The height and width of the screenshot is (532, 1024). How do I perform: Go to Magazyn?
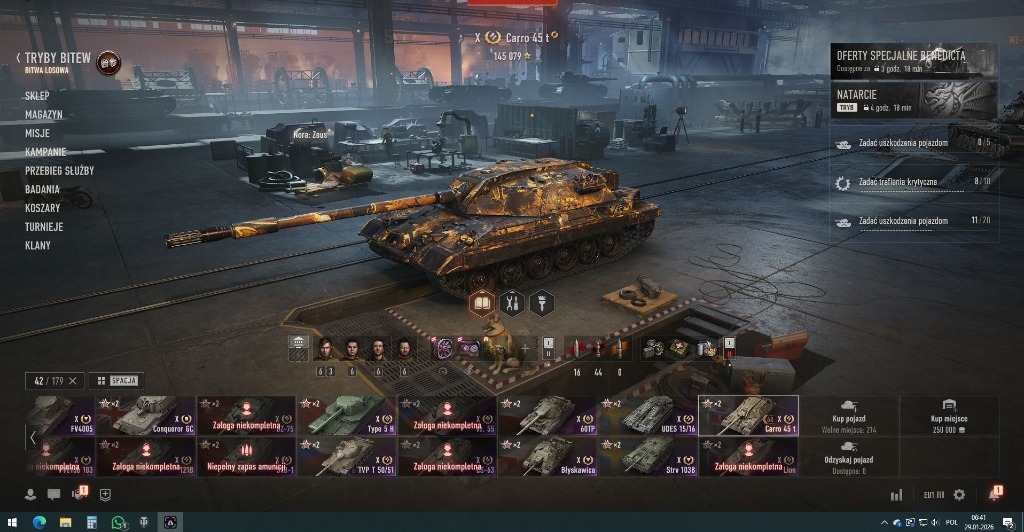point(44,115)
